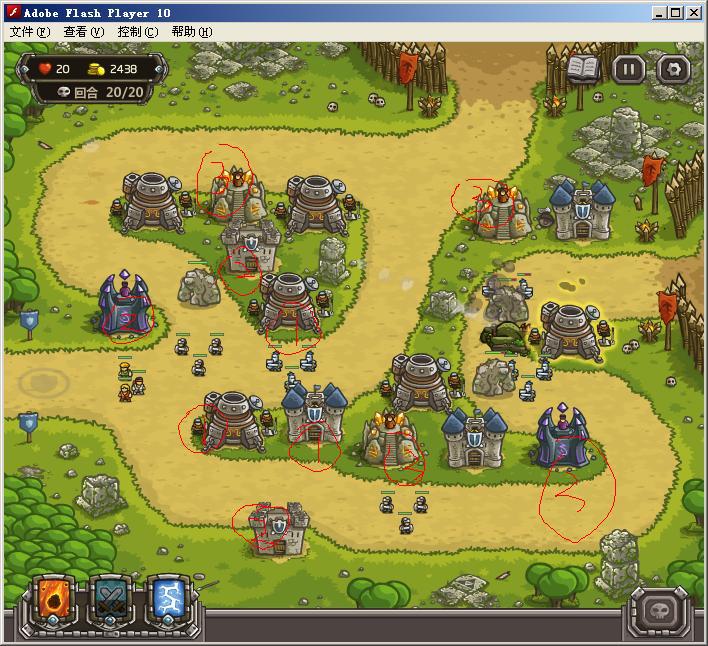Open the 文件 (File) menu
Image resolution: width=708 pixels, height=646 pixels.
tap(29, 32)
